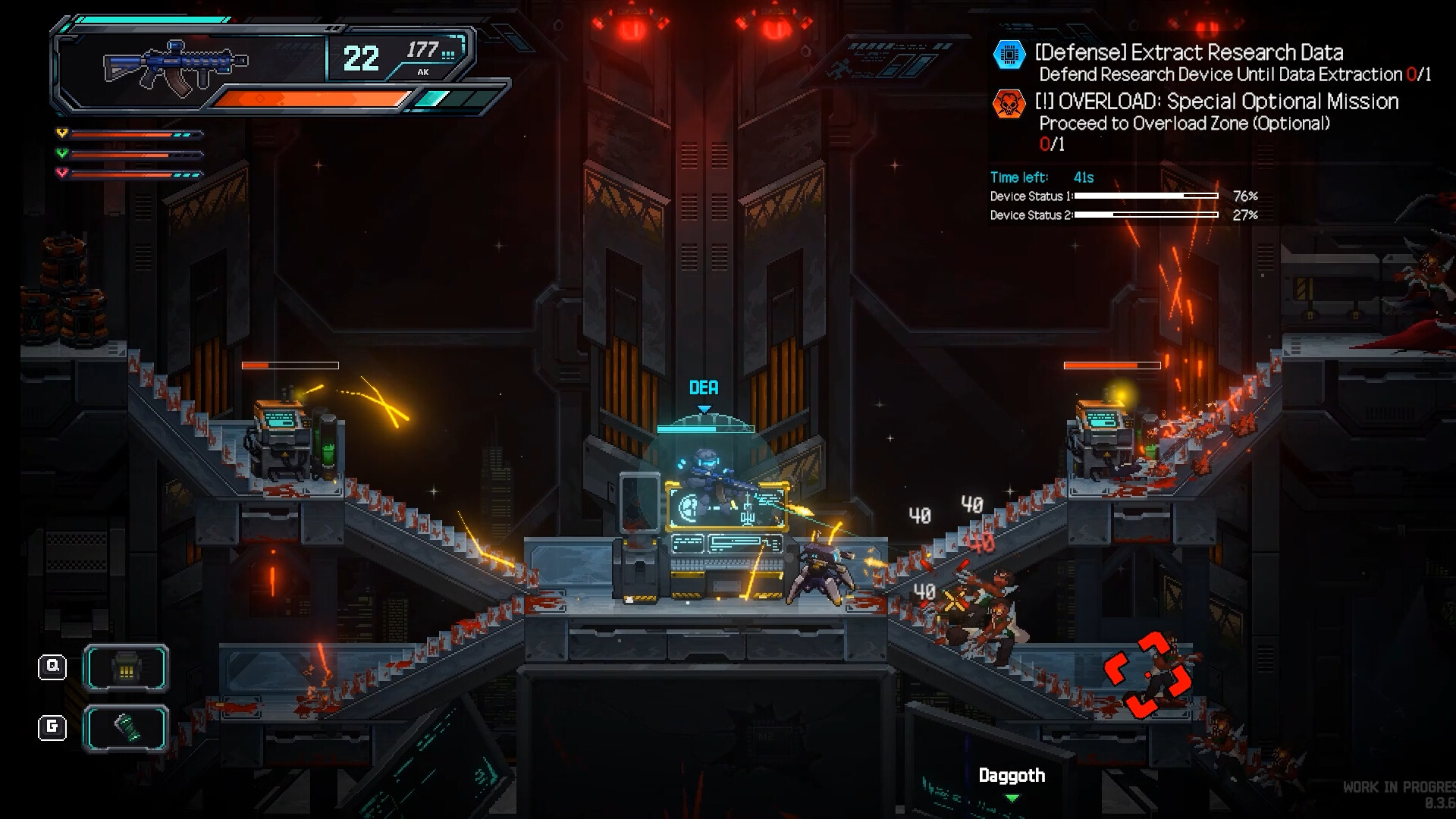The height and width of the screenshot is (819, 1456).
Task: Click the blue Defense mission chip icon
Action: [x=1009, y=55]
